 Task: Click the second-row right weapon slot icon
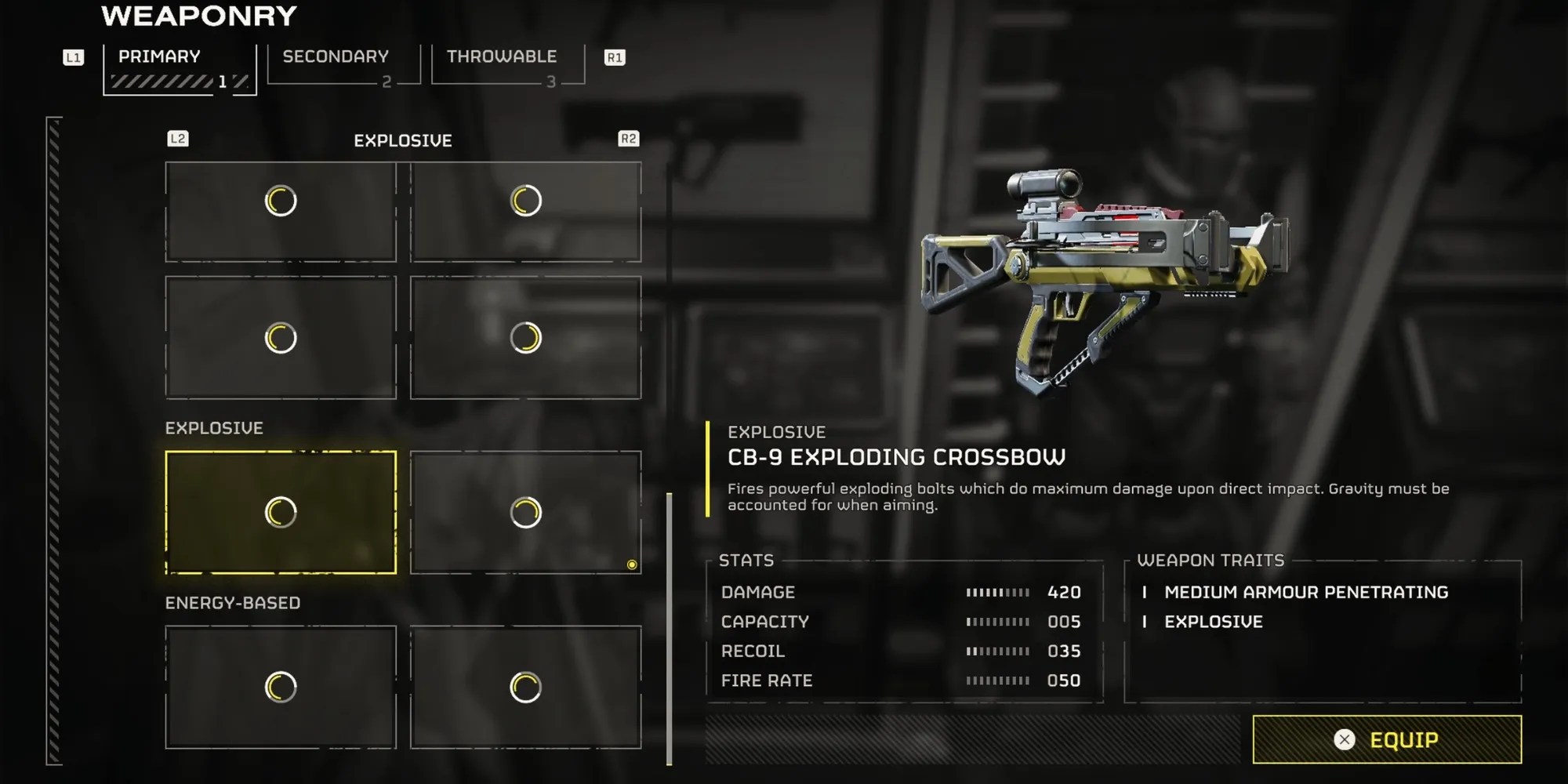(525, 337)
